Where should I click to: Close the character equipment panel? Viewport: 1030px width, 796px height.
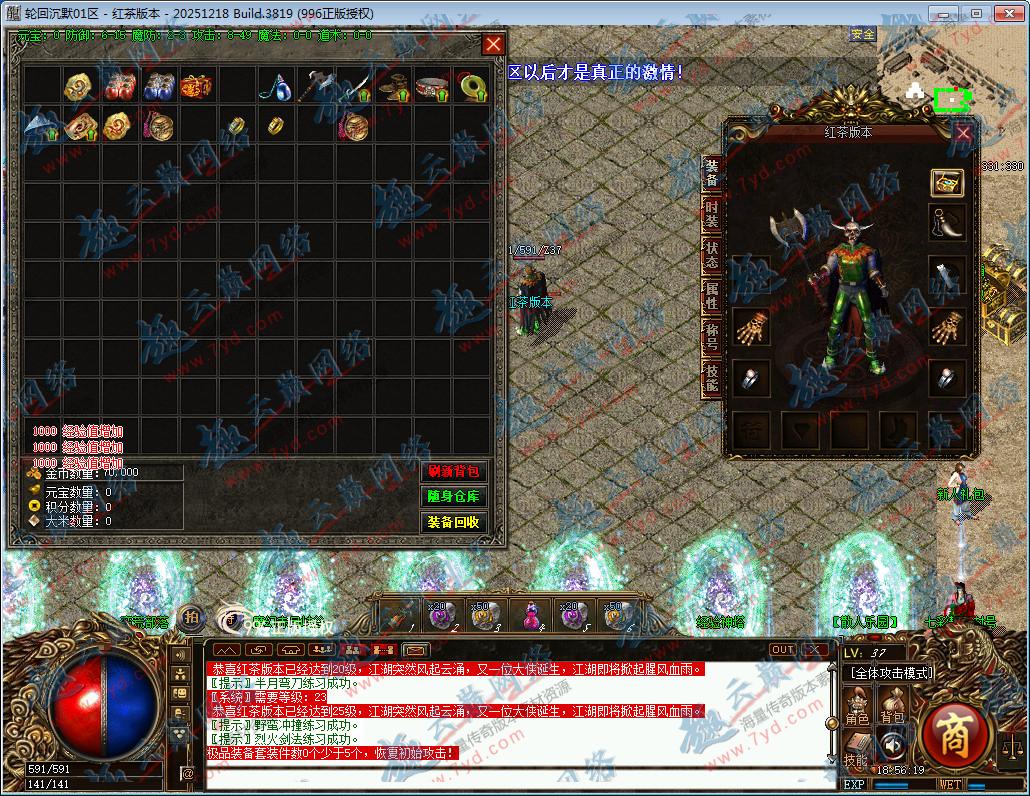point(963,133)
